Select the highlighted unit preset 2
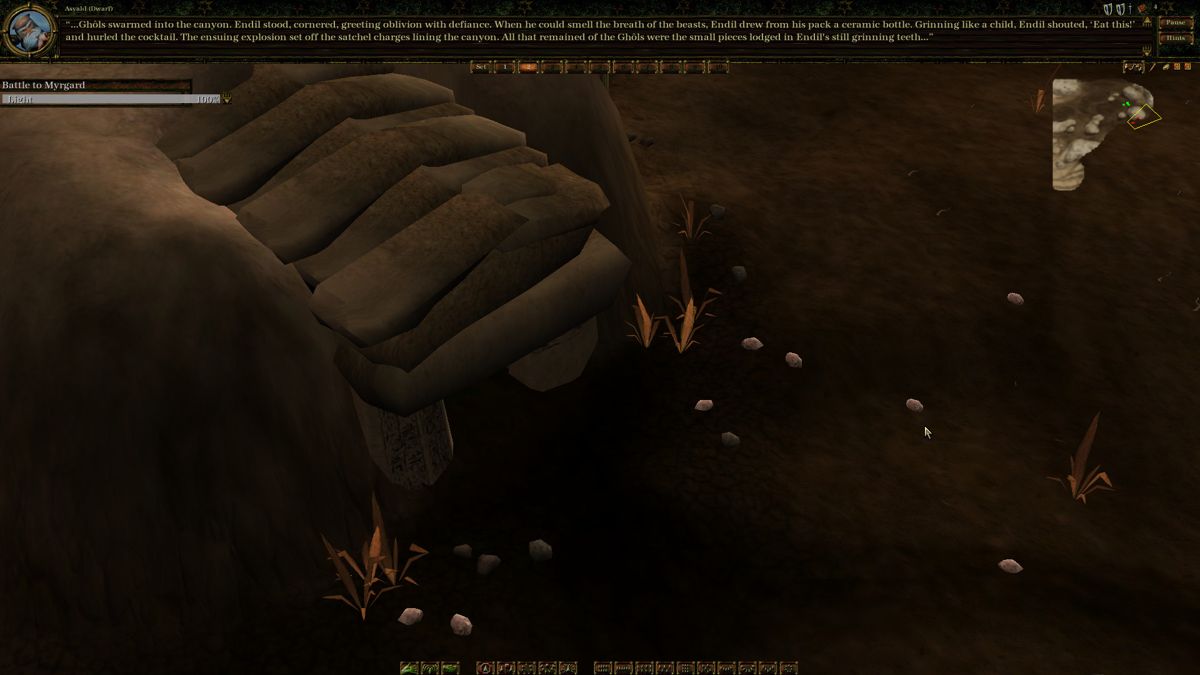The width and height of the screenshot is (1200, 675). click(528, 67)
